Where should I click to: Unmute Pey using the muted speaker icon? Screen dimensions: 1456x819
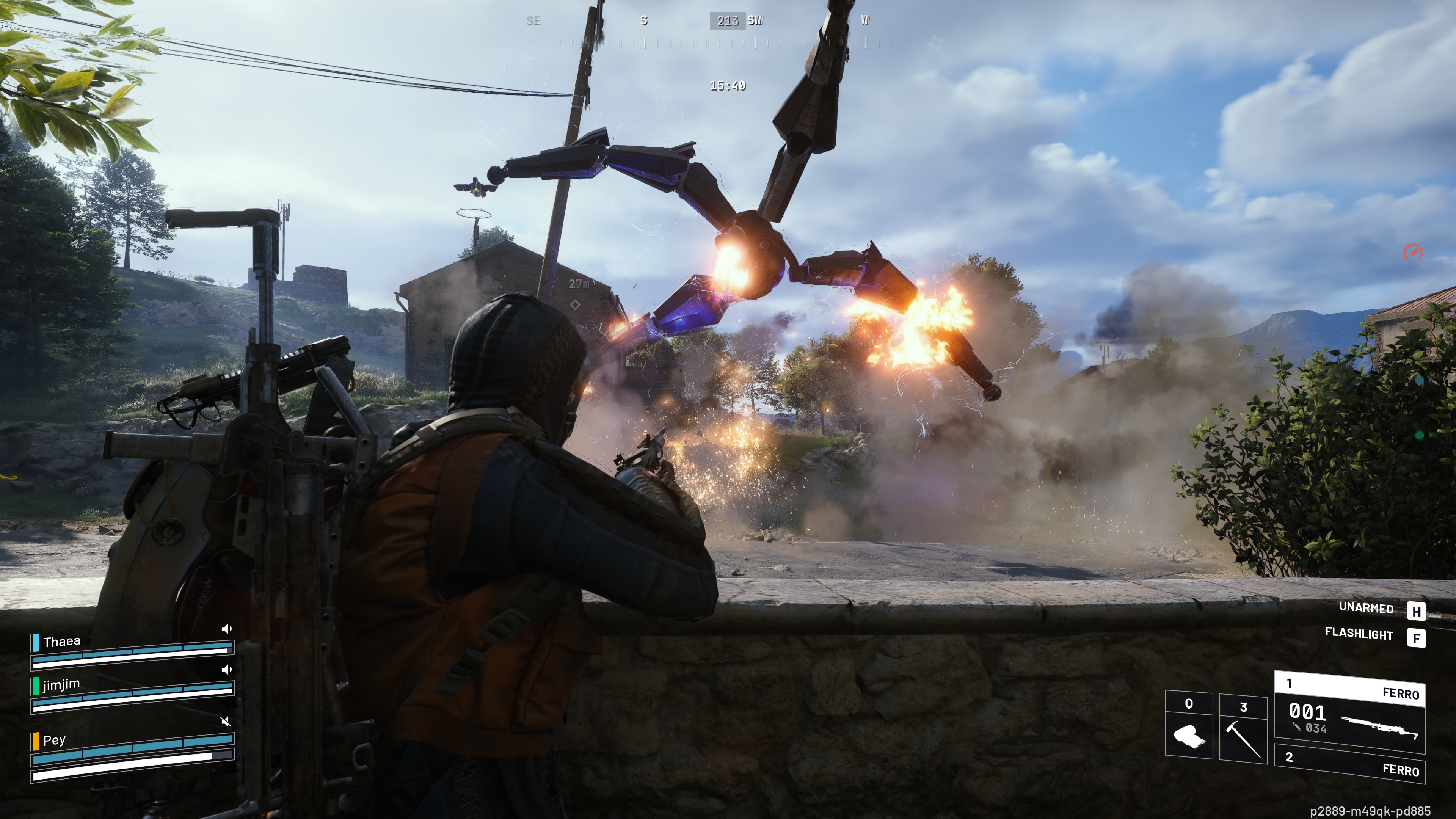coord(226,721)
